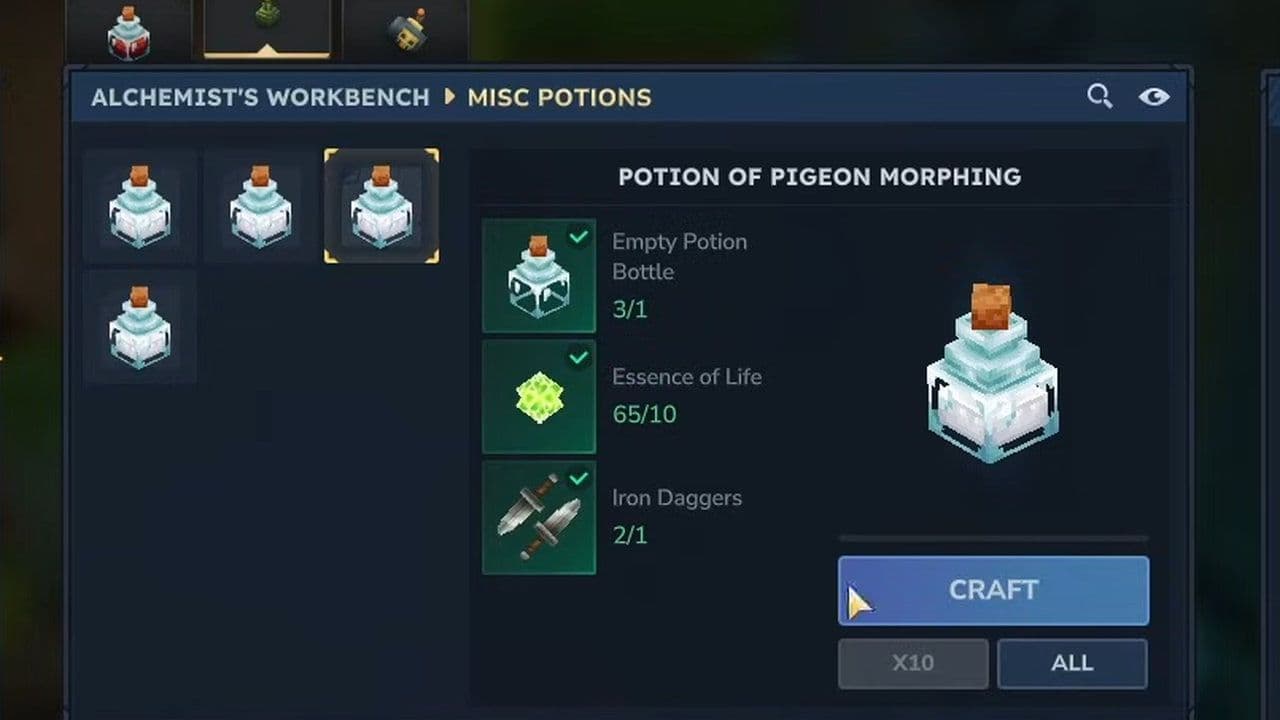Select the red potion category tab icon
The image size is (1280, 720).
point(129,30)
